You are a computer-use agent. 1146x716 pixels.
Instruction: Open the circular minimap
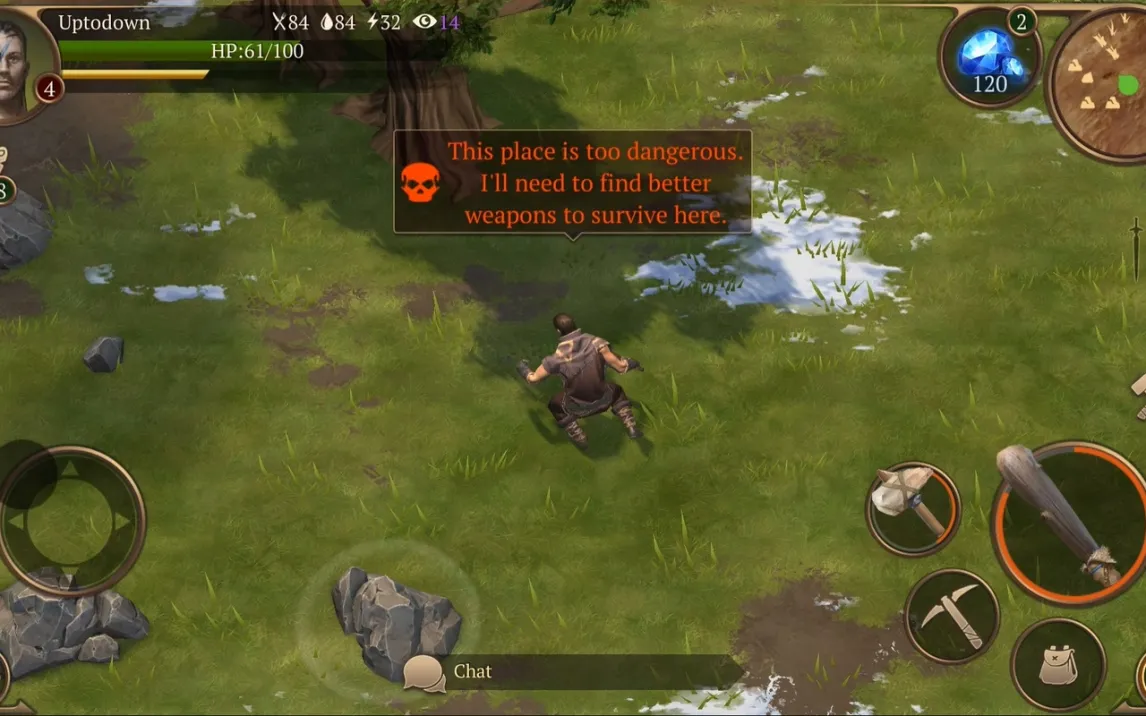coord(1100,83)
